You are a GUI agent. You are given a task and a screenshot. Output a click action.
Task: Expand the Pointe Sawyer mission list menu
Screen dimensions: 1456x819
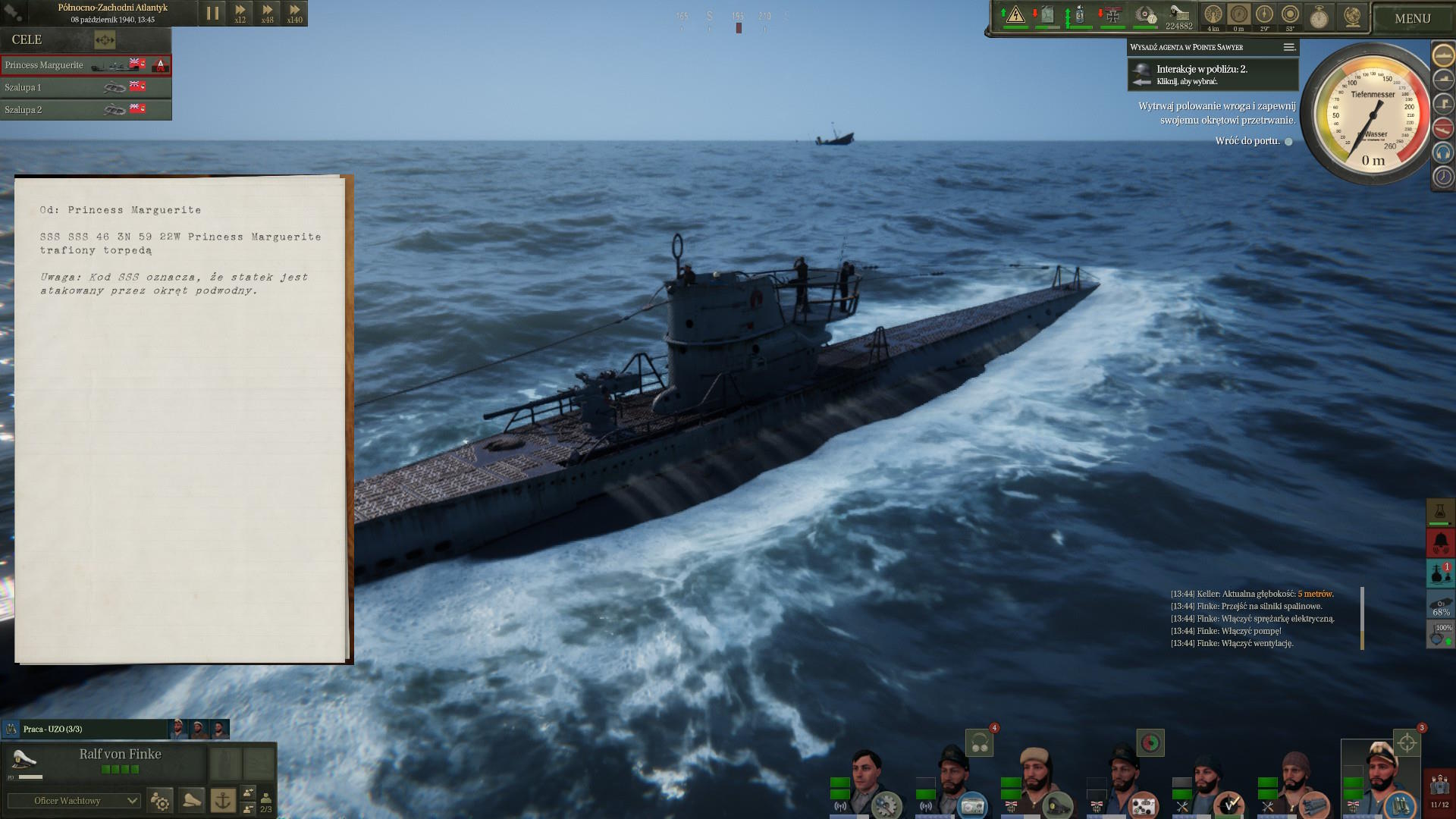click(1288, 47)
